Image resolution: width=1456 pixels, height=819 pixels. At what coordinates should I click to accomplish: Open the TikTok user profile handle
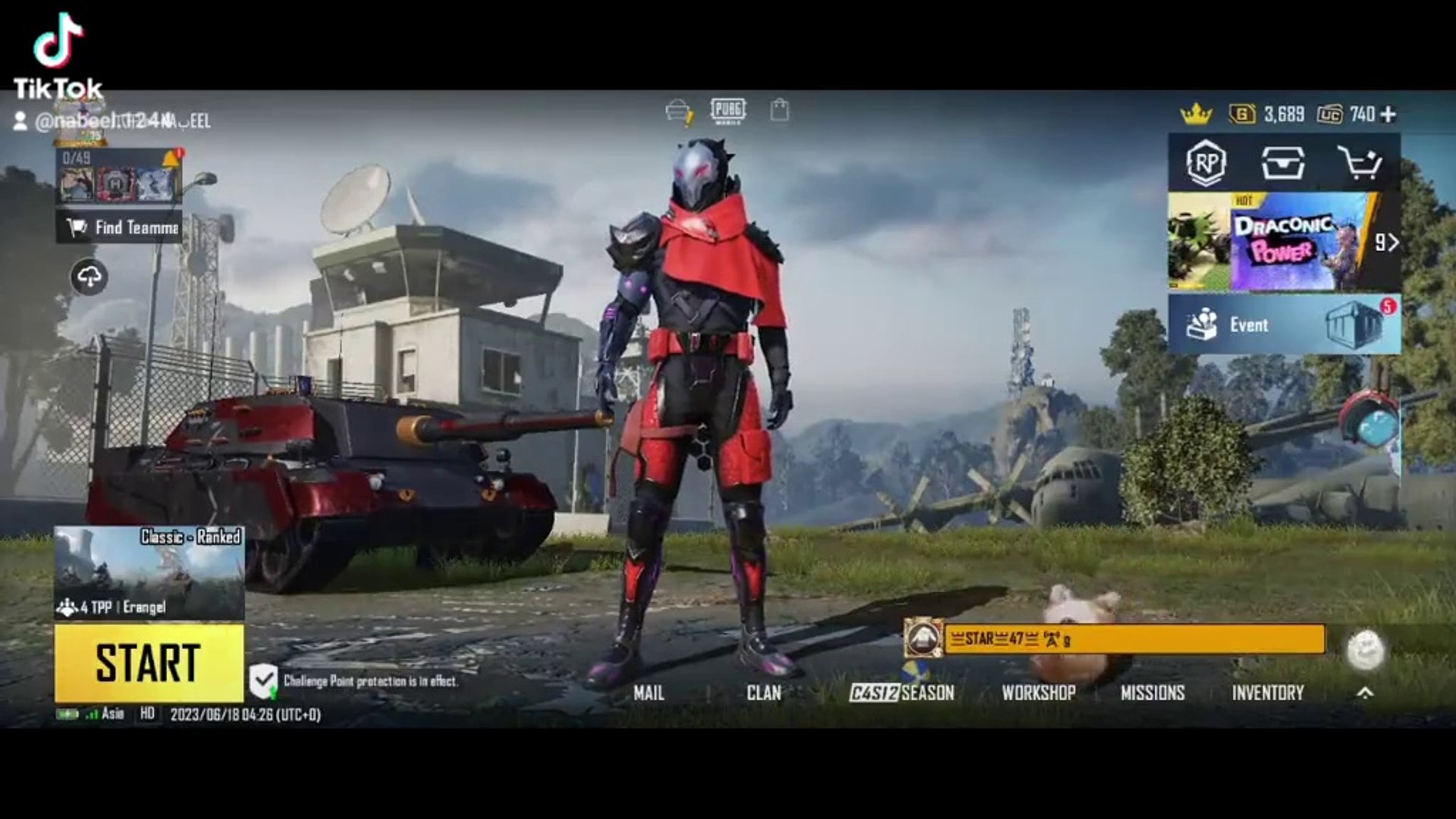(x=114, y=121)
